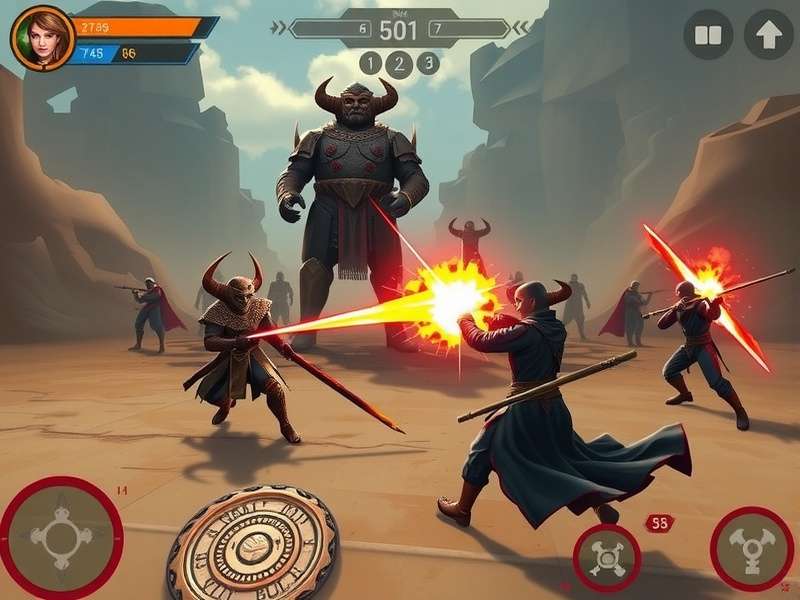Select round indicator number 3
Viewport: 800px width, 600px height.
(428, 63)
